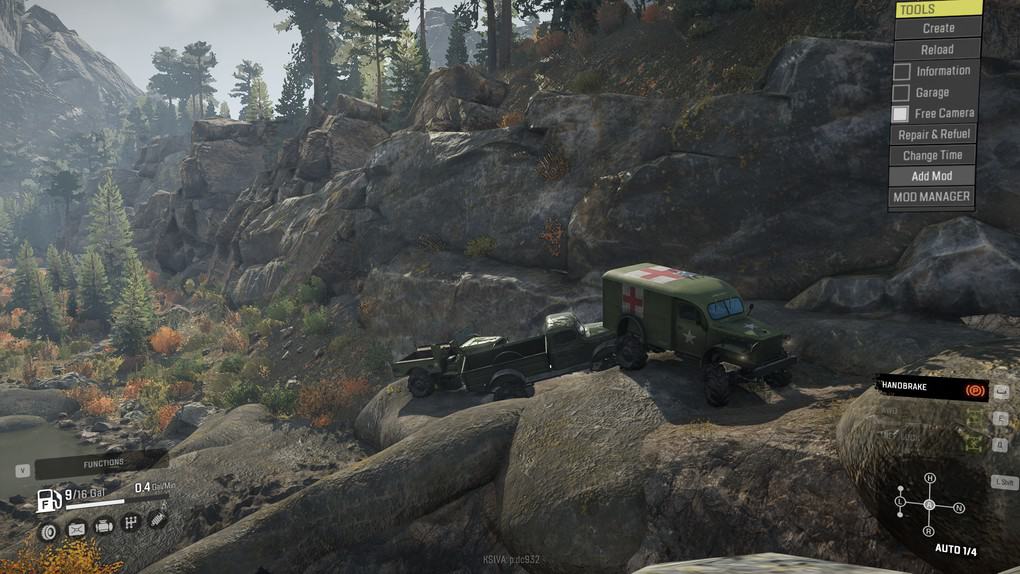Shift into Reverse on the gearbox
The width and height of the screenshot is (1020, 574).
[930, 533]
